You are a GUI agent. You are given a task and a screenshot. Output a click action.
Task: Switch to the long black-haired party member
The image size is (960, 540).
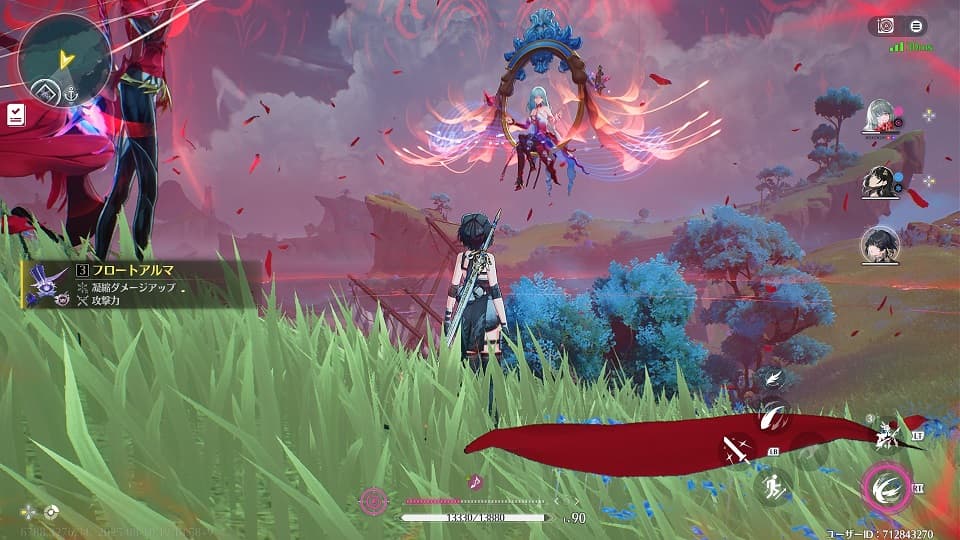coord(880,181)
